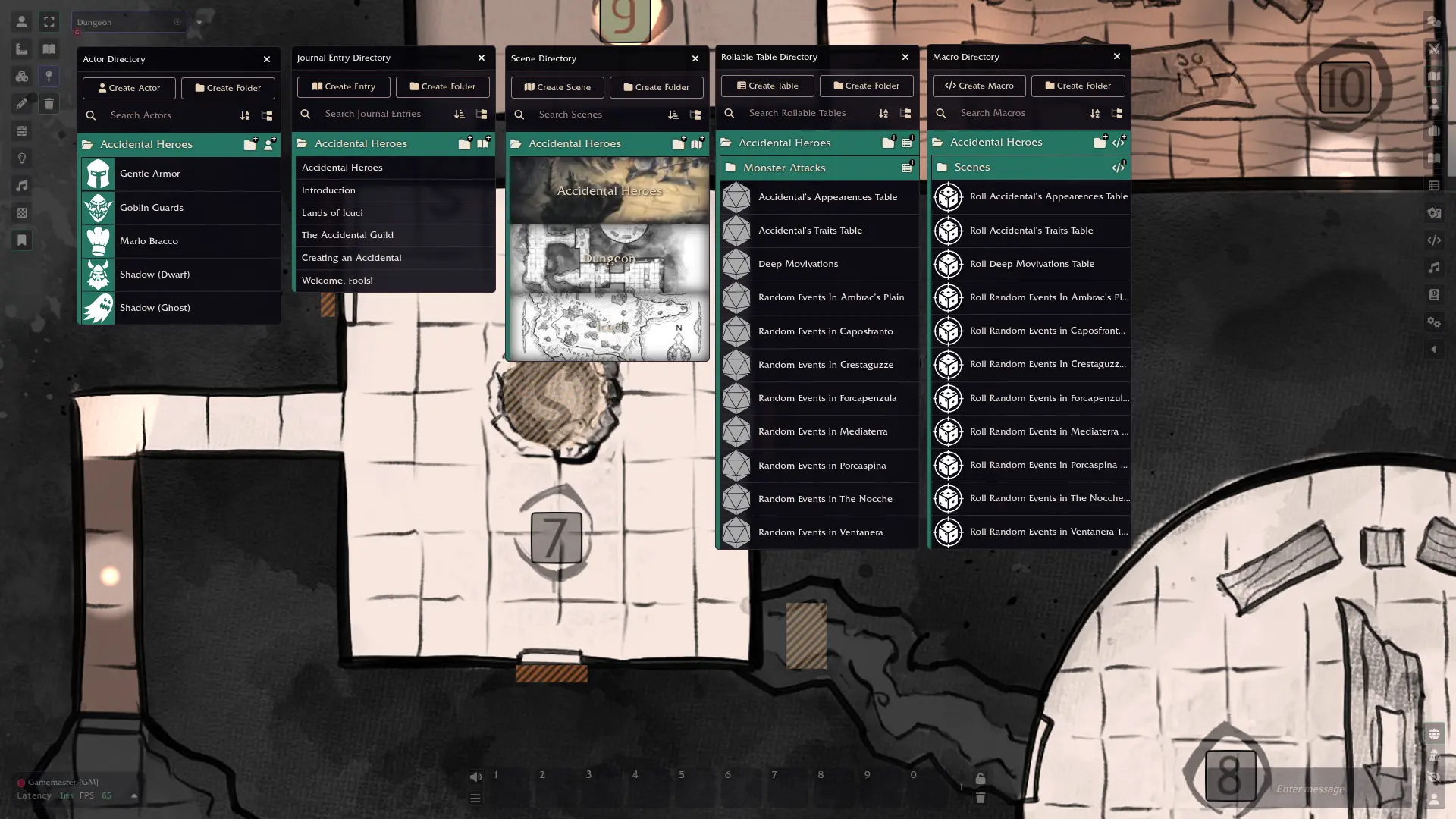Click the Create Macro button
The image size is (1456, 819).
(x=979, y=86)
